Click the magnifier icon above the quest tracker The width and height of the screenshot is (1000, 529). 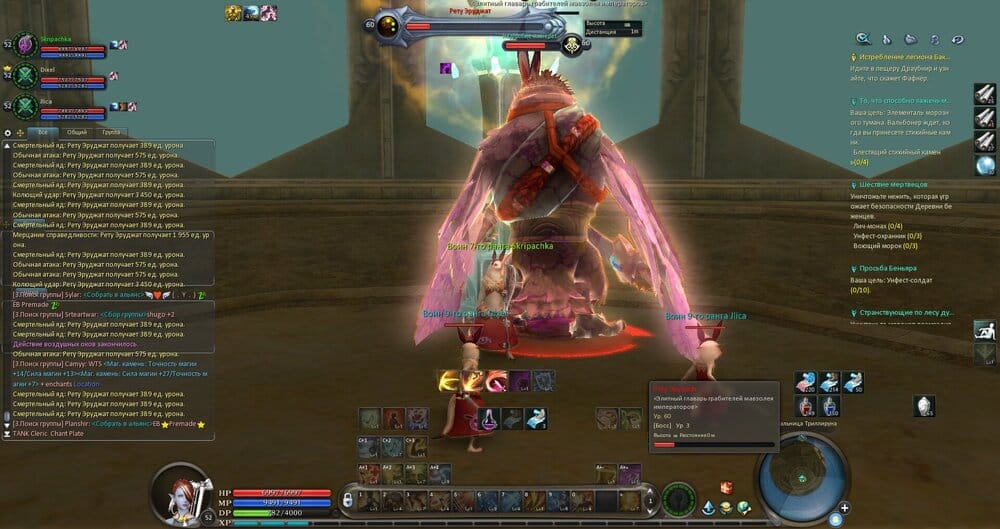pos(863,39)
